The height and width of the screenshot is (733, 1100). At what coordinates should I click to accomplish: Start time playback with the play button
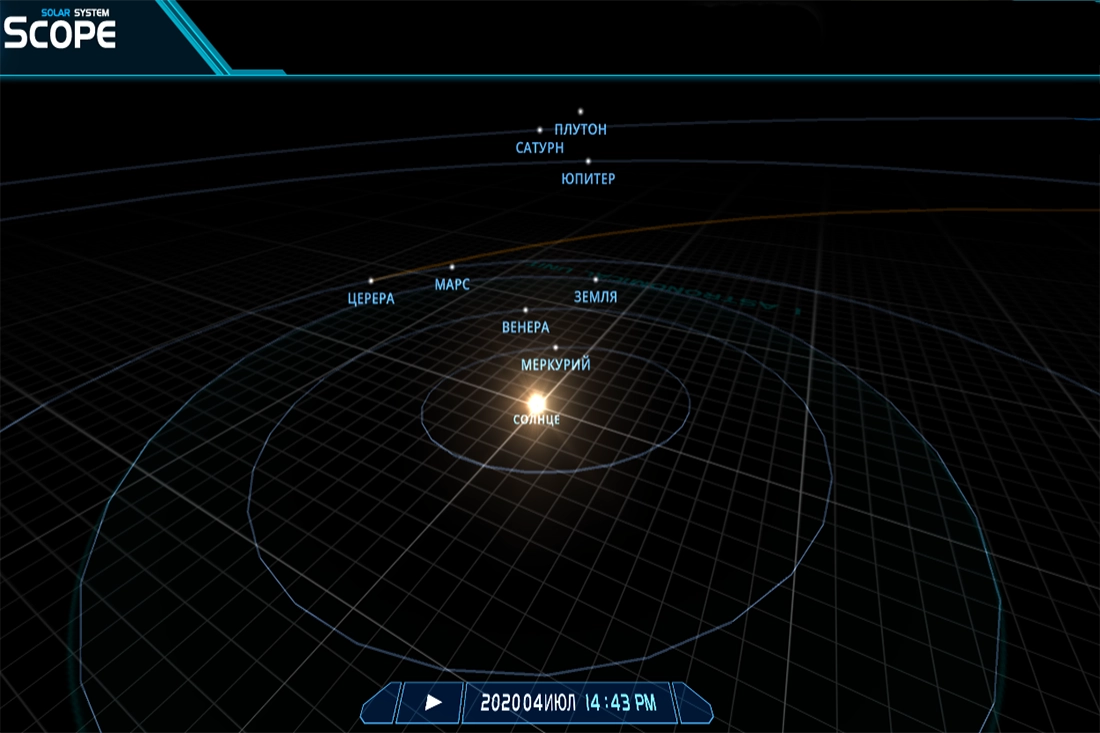(433, 703)
